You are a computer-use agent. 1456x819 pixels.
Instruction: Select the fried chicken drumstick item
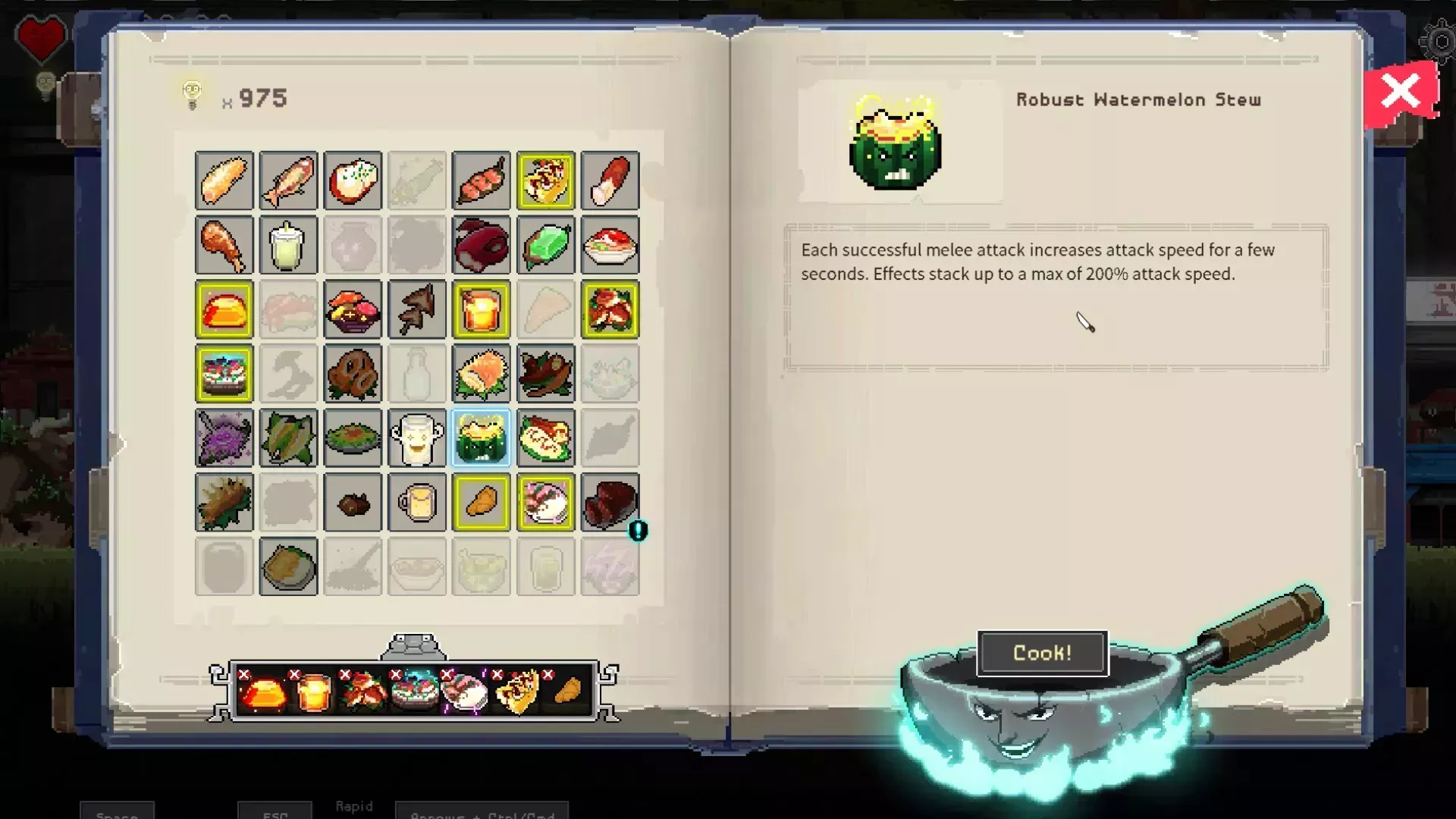[x=224, y=246]
